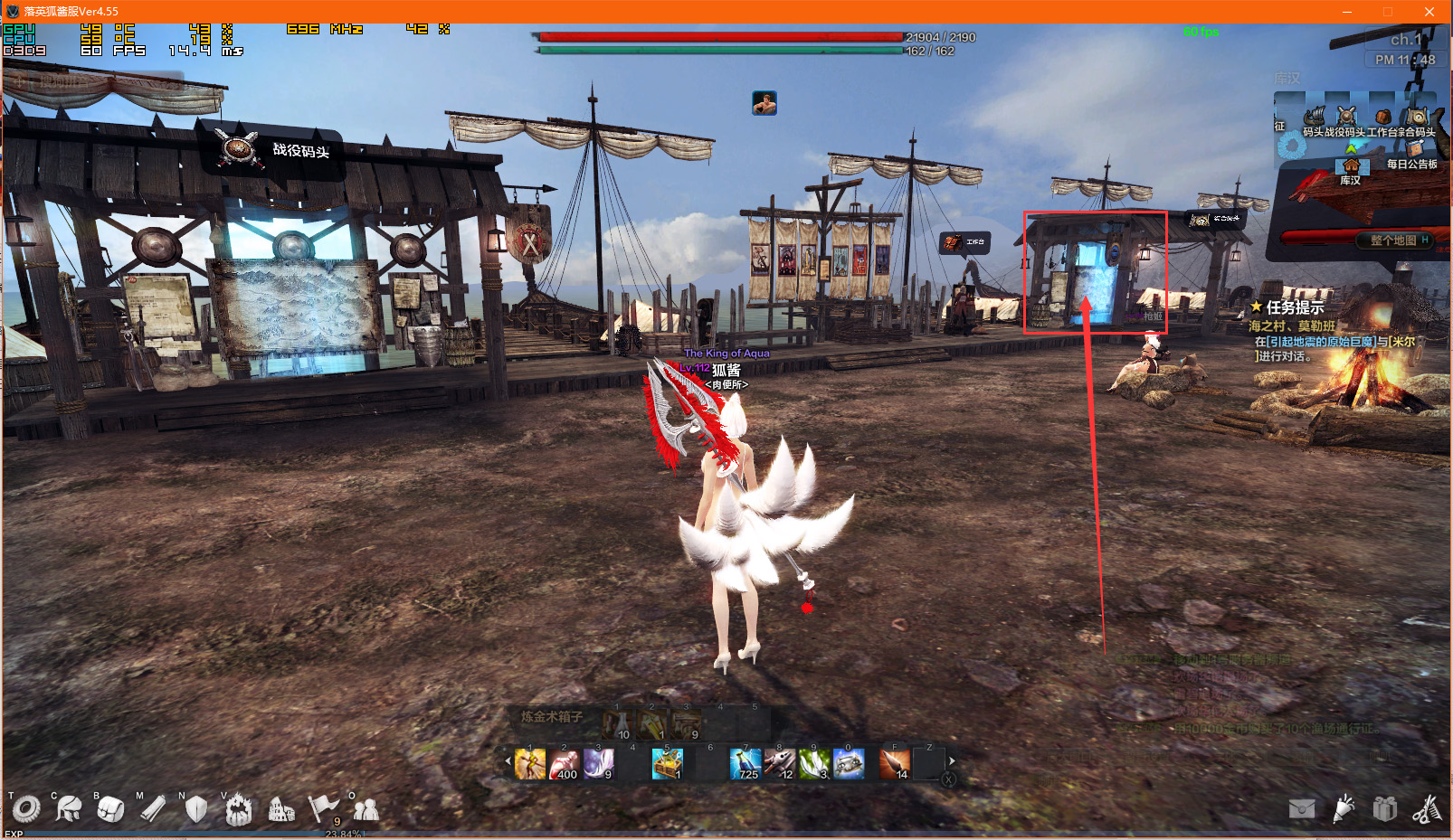Open the helmet character menu icon
The height and width of the screenshot is (840, 1453).
pos(68,808)
